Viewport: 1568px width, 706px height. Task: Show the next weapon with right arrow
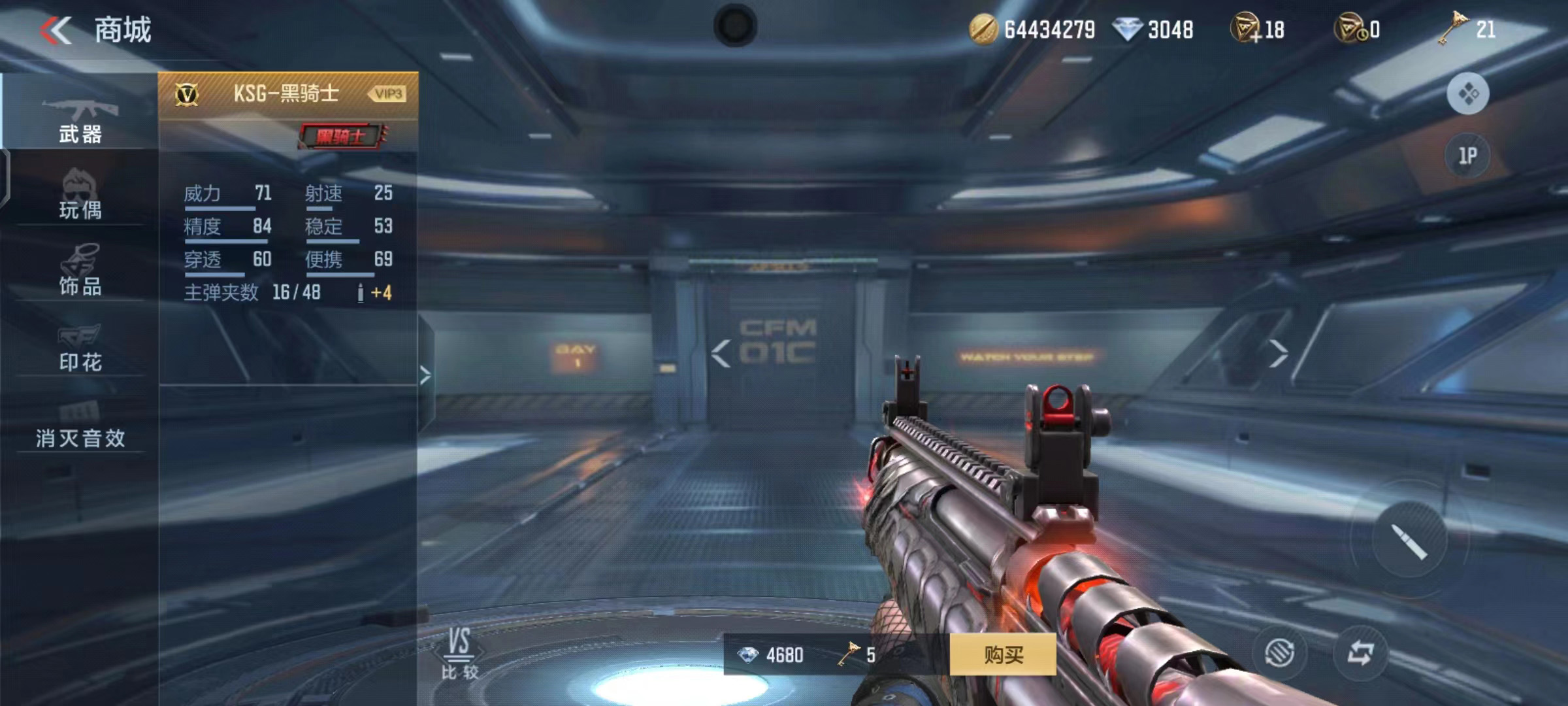1277,354
